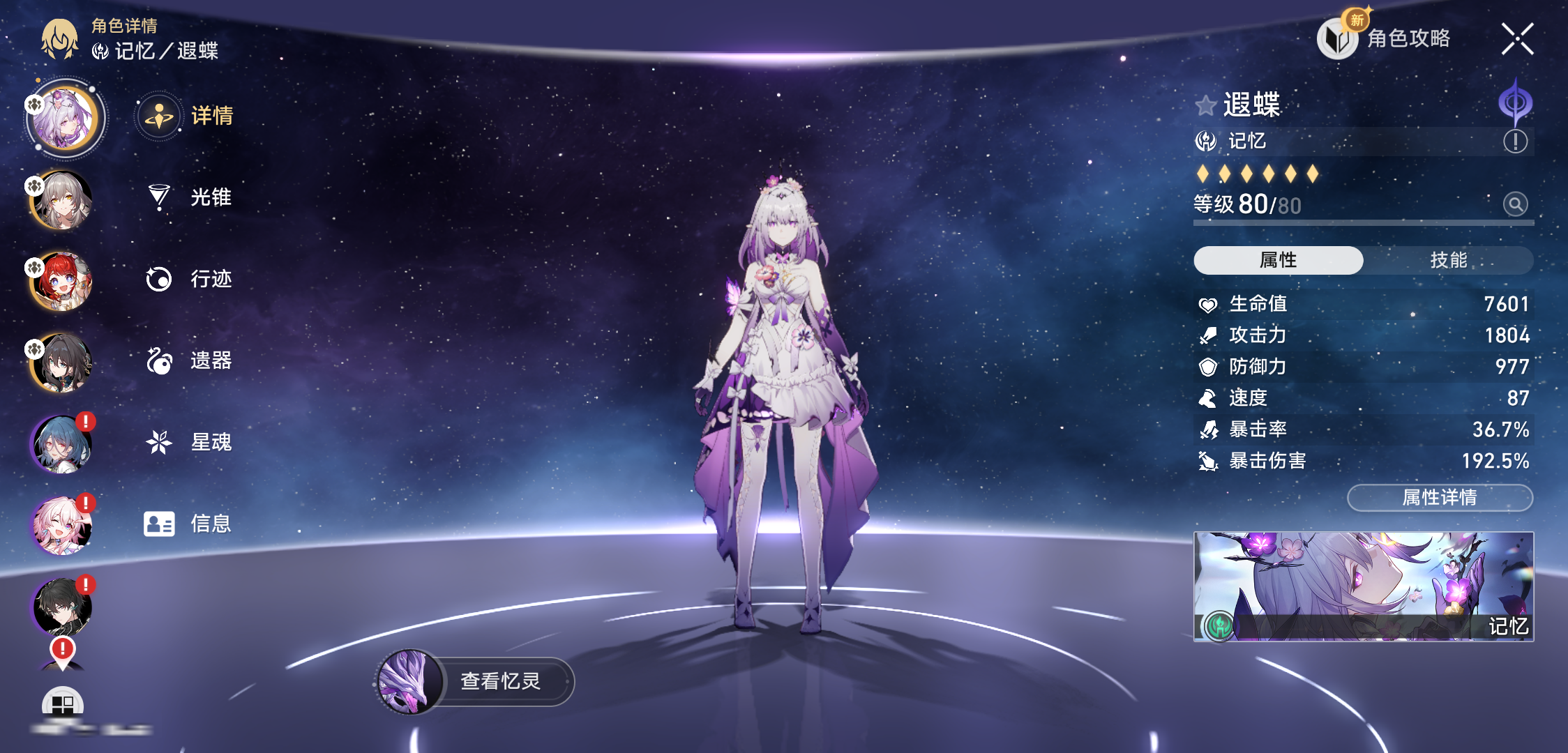Open the character list grid icon
Image resolution: width=1568 pixels, height=753 pixels.
63,704
